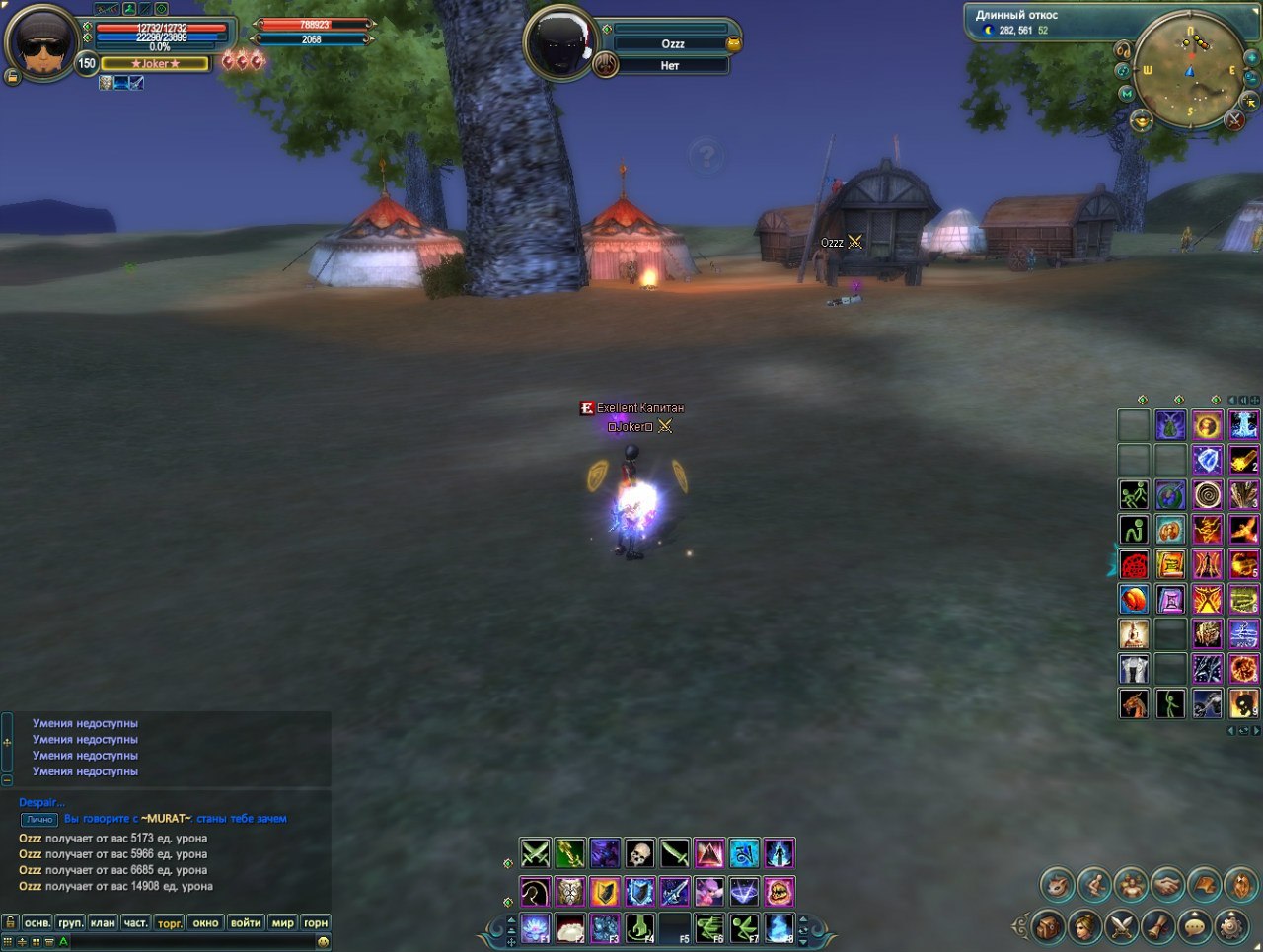Open the character portrait menu button

tap(1085, 926)
